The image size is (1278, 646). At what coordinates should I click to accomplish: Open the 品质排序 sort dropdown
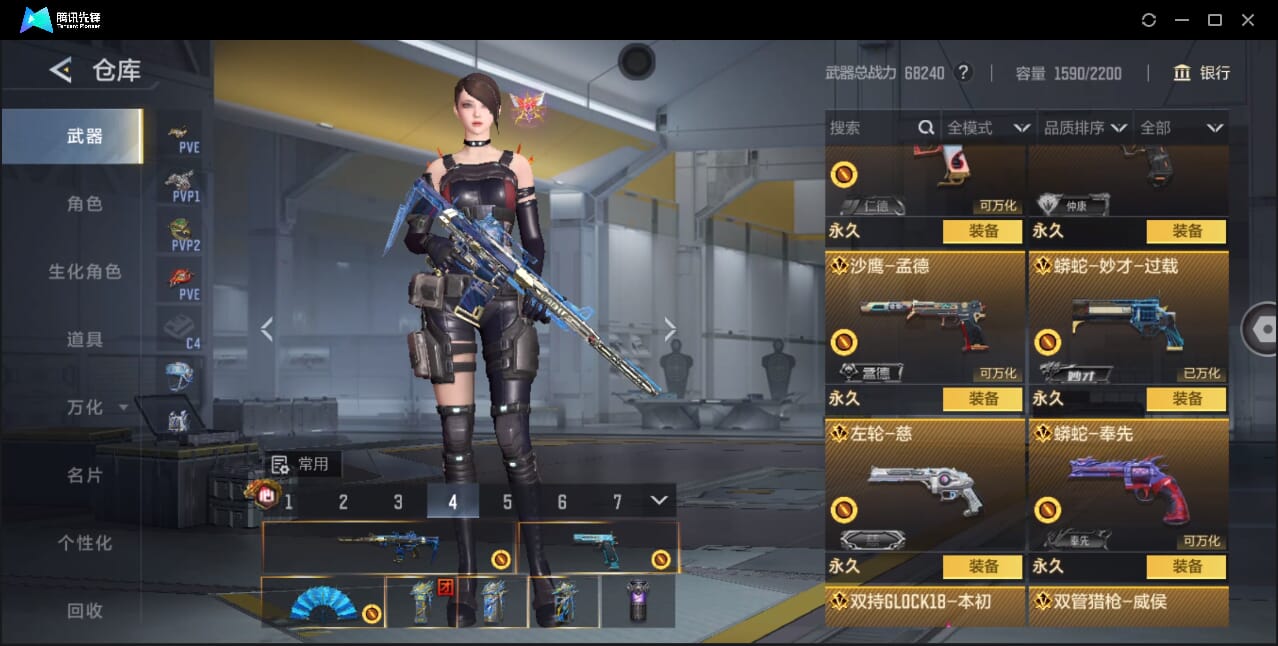pyautogui.click(x=1084, y=128)
